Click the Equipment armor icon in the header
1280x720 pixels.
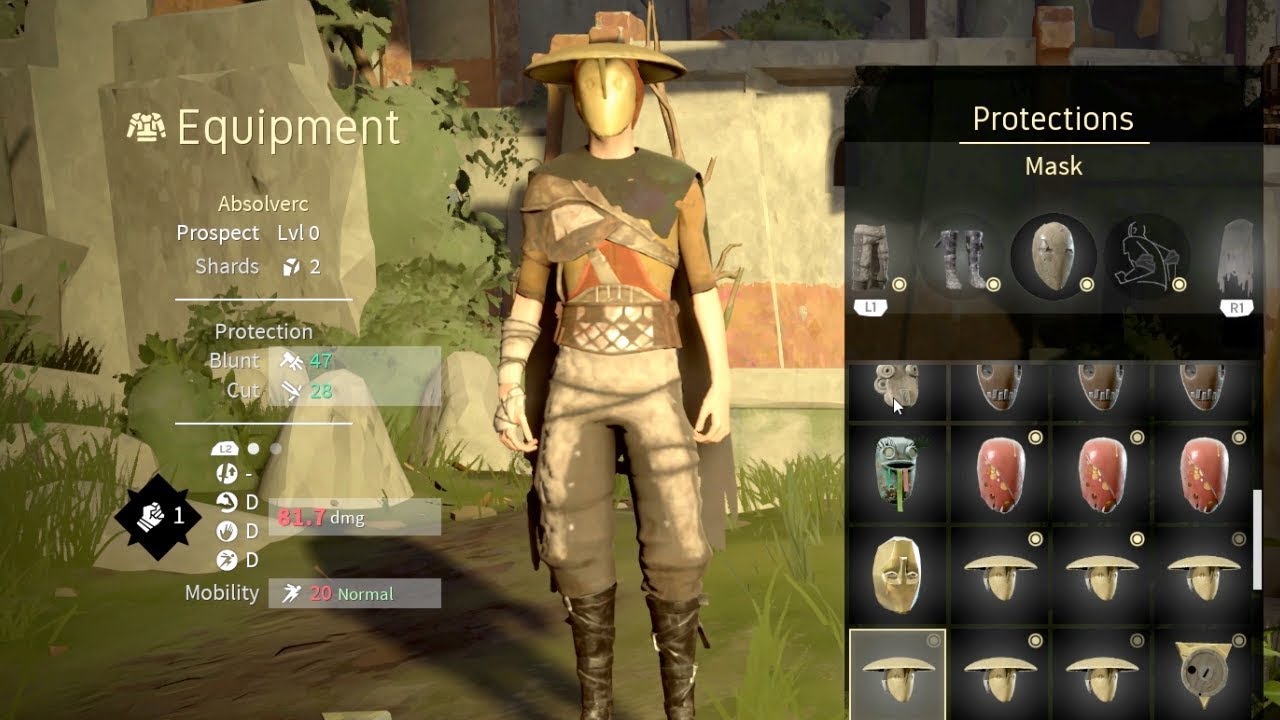tap(145, 128)
